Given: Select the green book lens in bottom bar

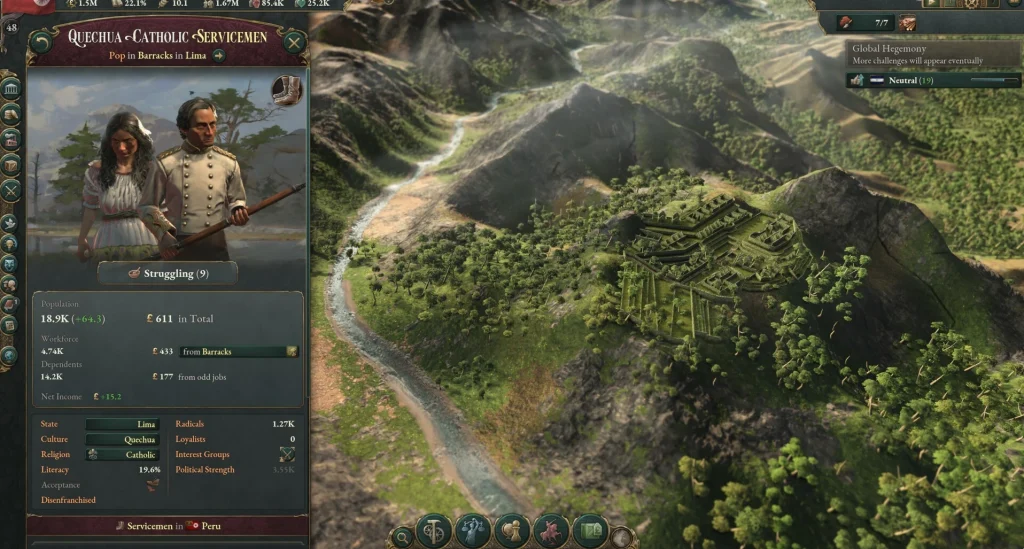Looking at the screenshot, I should click(x=590, y=531).
